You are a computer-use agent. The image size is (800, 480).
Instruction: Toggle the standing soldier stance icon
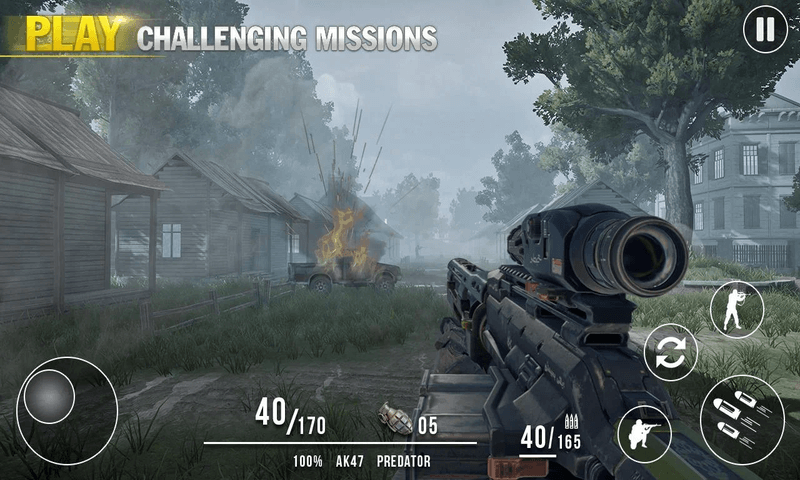point(737,308)
